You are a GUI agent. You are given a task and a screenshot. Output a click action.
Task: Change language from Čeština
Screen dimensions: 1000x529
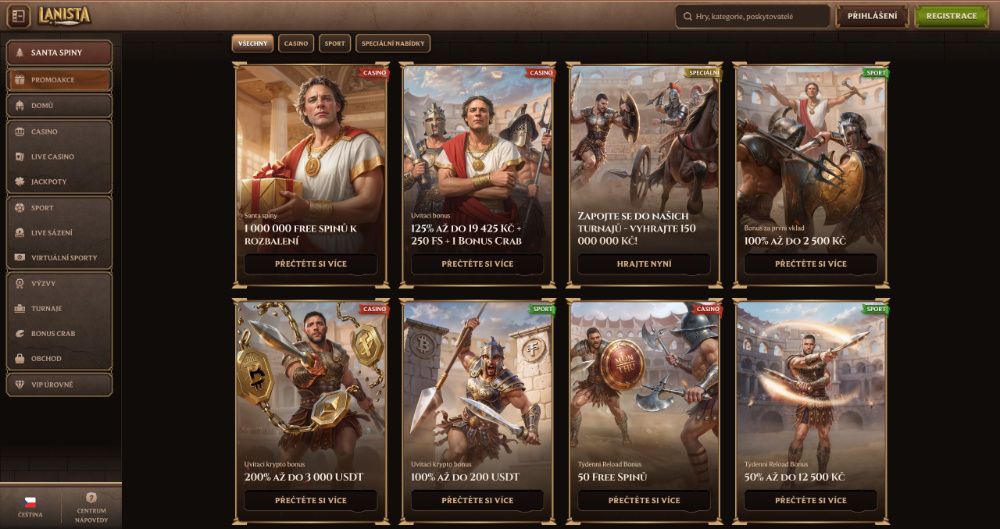(x=30, y=506)
